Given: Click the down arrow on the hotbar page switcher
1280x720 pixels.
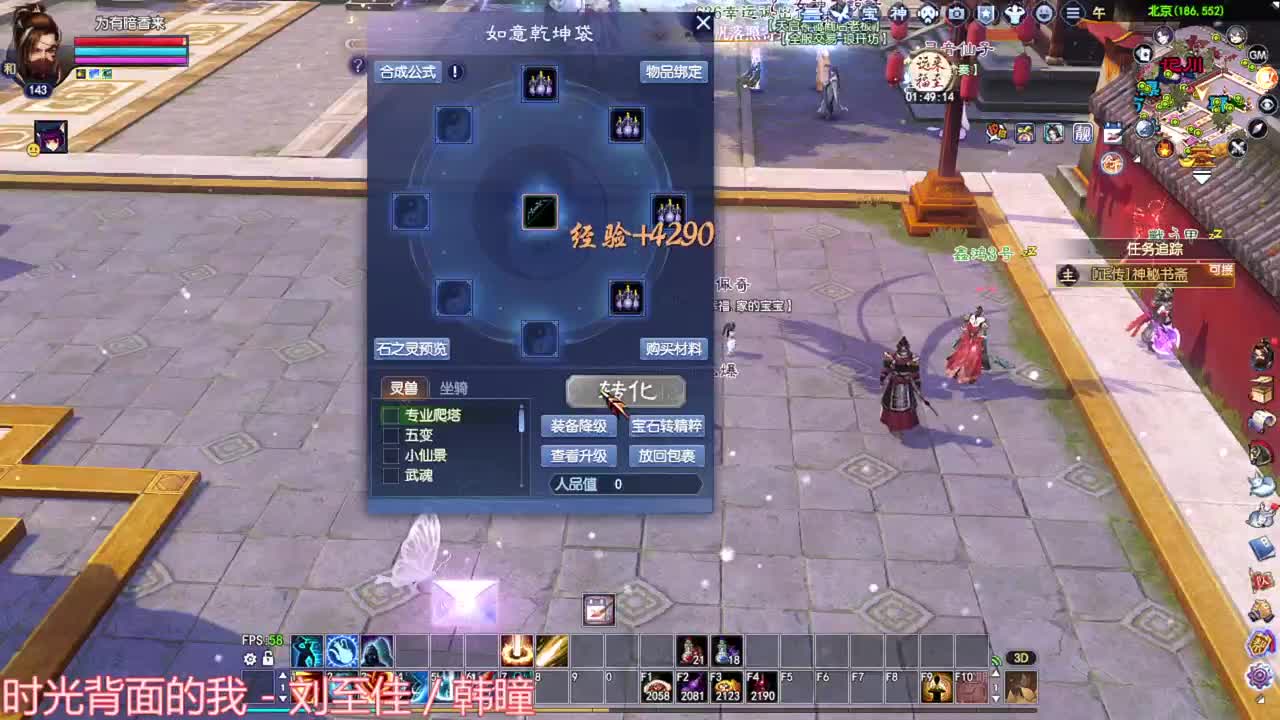Looking at the screenshot, I should 282,698.
